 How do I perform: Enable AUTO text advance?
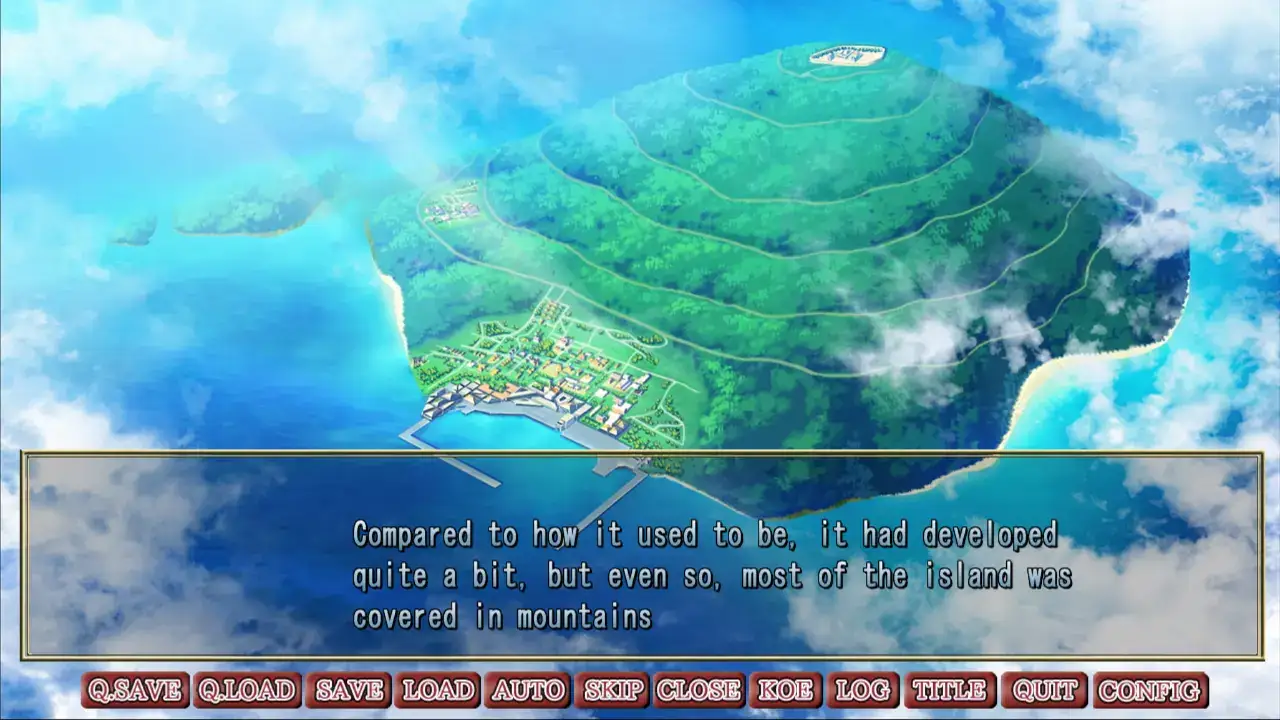(528, 690)
